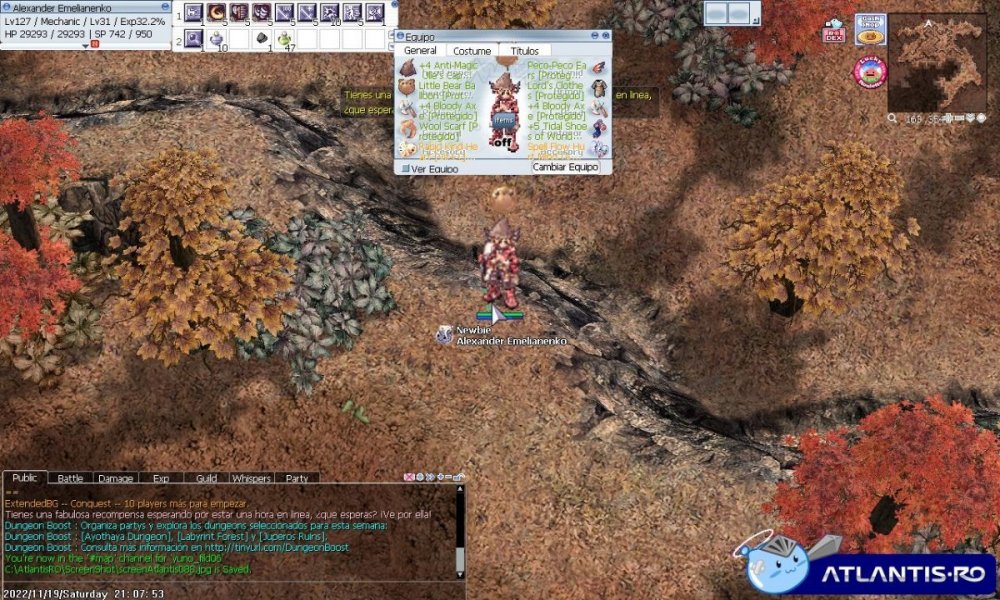Viewport: 1000px width, 600px height.
Task: Select the General equipment tab
Action: (x=420, y=51)
